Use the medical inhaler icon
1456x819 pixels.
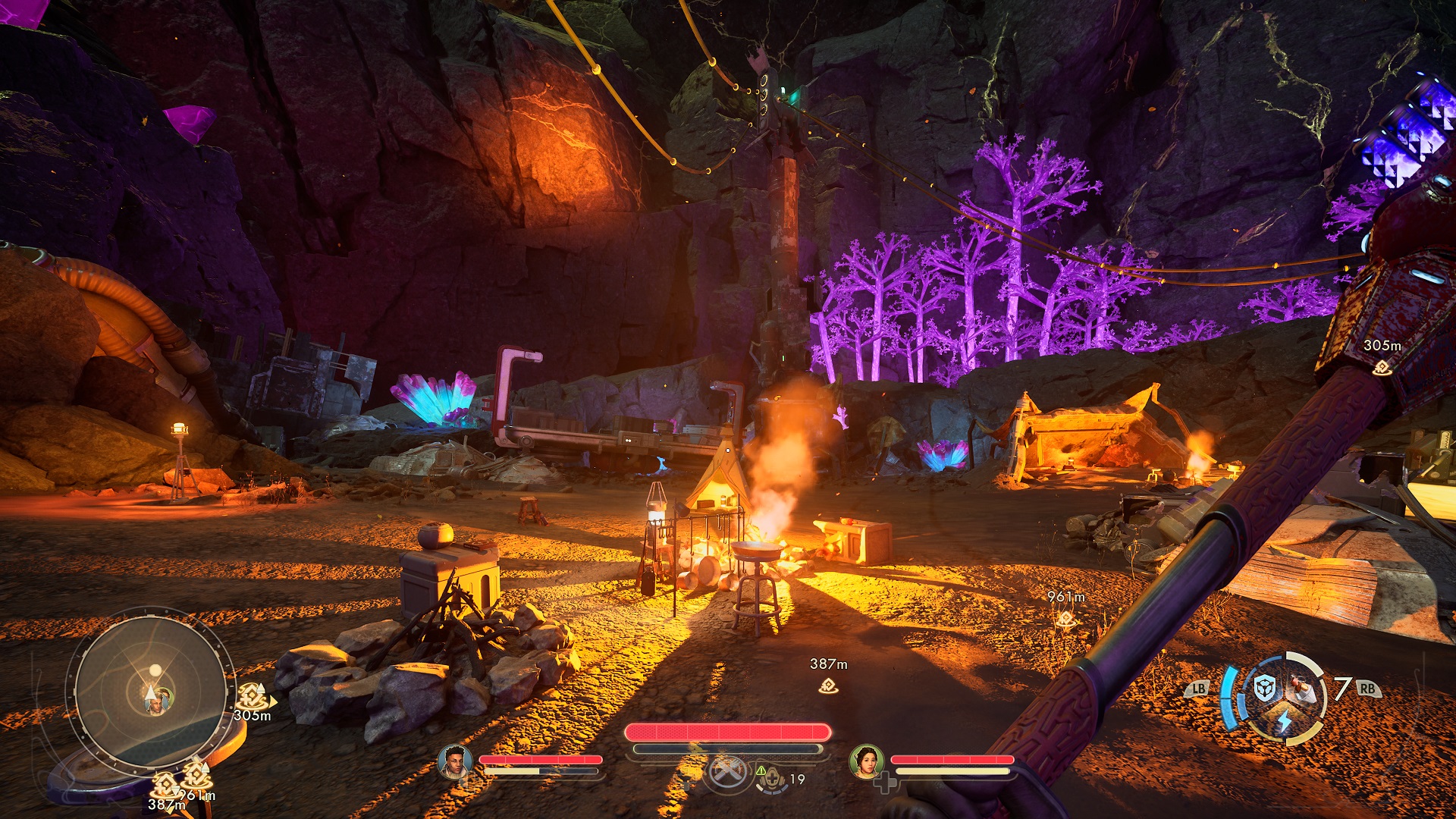pos(771,779)
